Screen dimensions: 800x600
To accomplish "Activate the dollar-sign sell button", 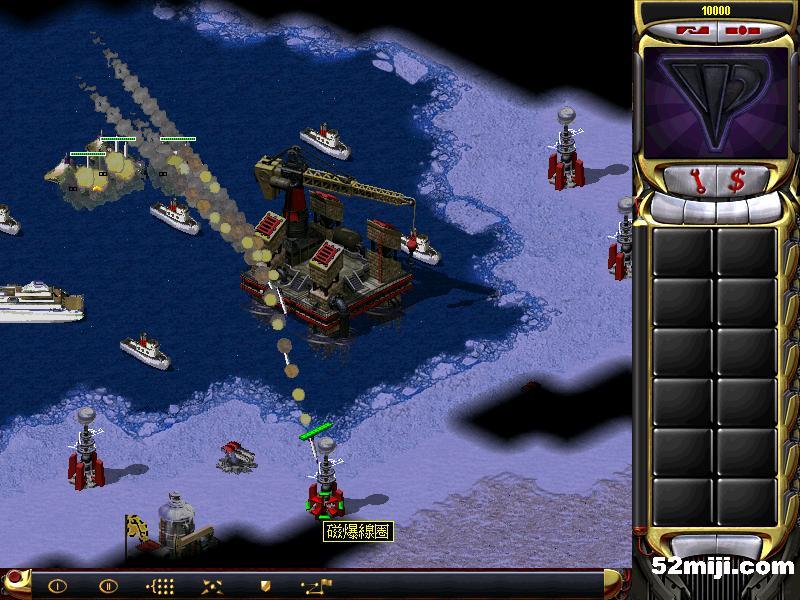I will (737, 181).
